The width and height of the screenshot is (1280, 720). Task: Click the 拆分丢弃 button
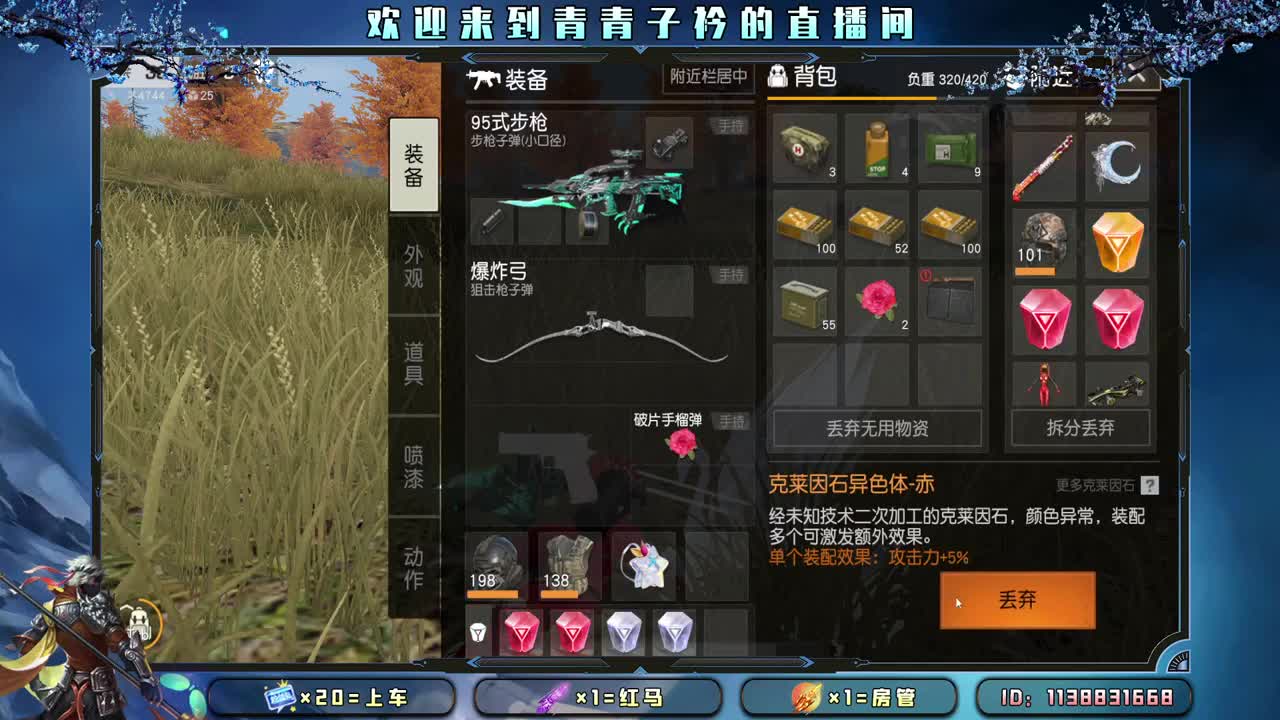tap(1081, 428)
